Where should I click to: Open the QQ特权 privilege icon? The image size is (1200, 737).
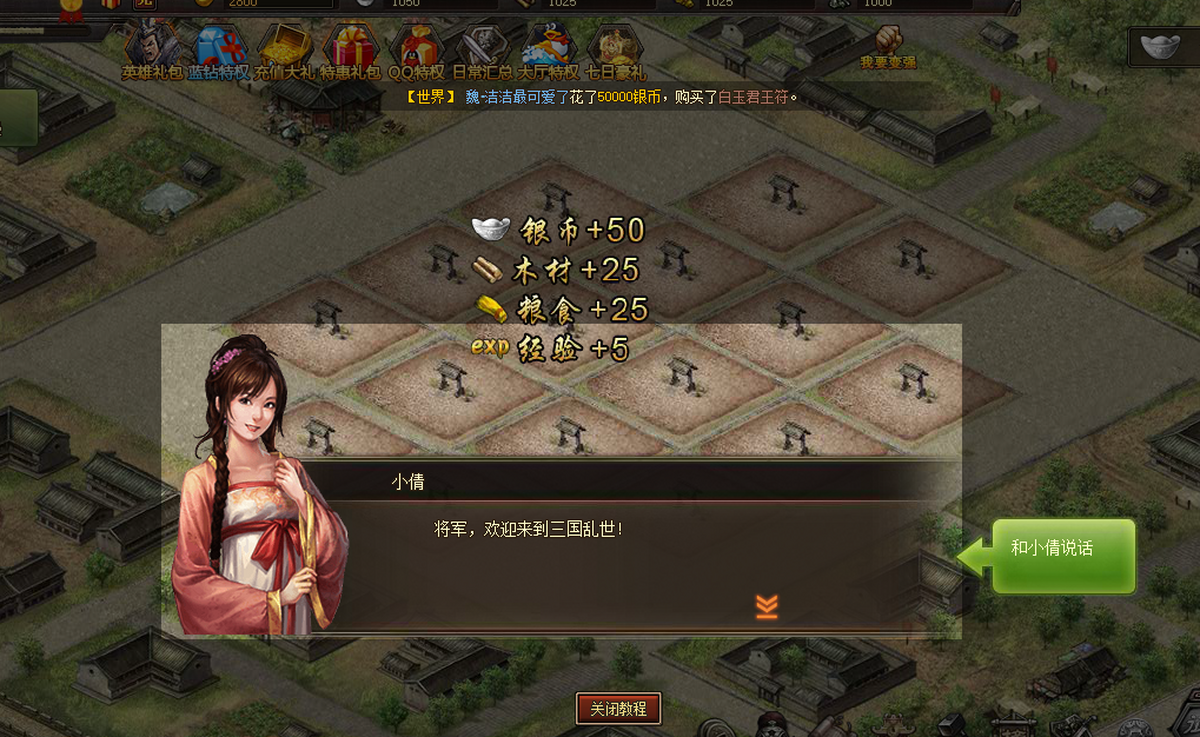(416, 50)
